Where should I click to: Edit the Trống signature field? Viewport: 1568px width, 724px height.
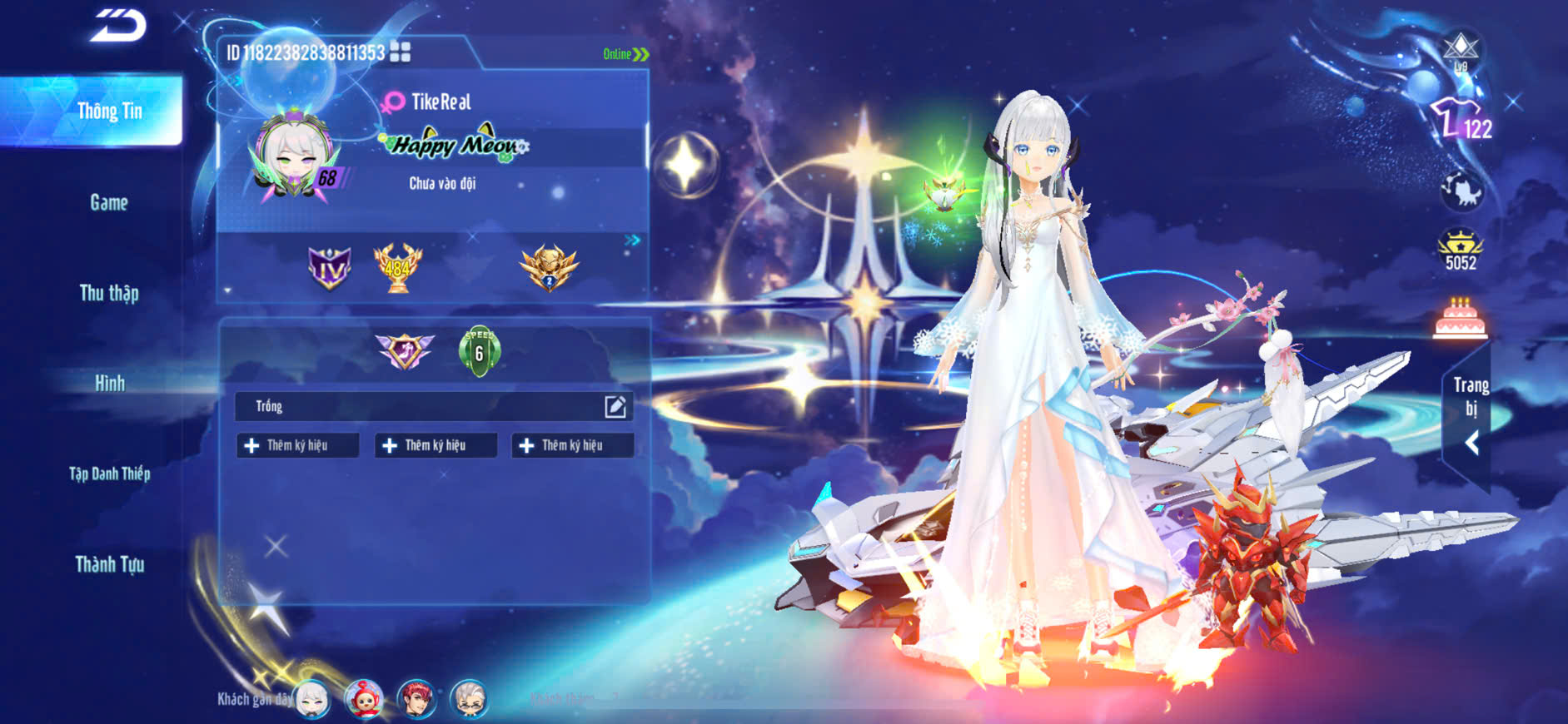point(615,406)
